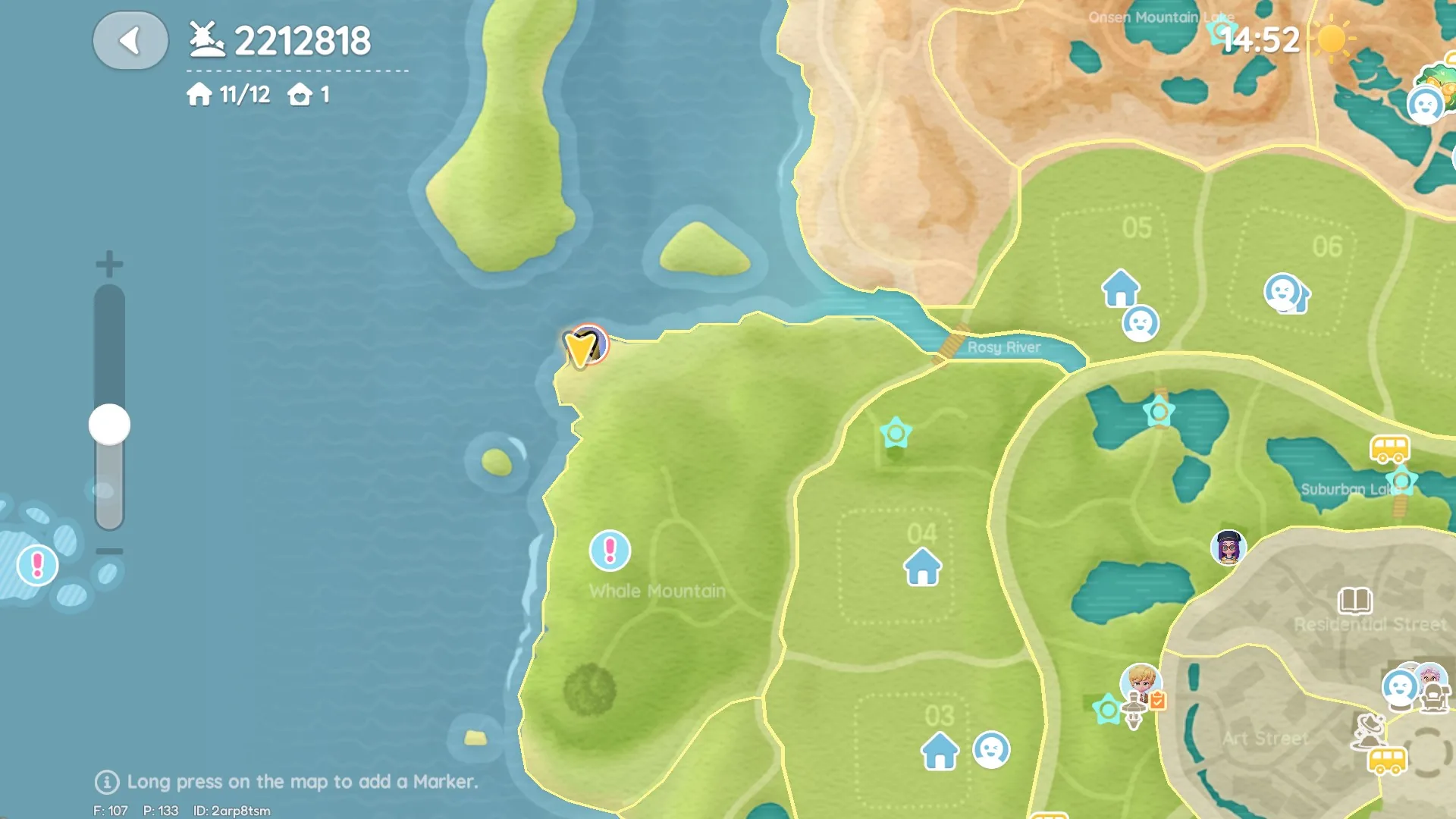
Task: Select the Whale Mountain exclamation marker
Action: (610, 551)
